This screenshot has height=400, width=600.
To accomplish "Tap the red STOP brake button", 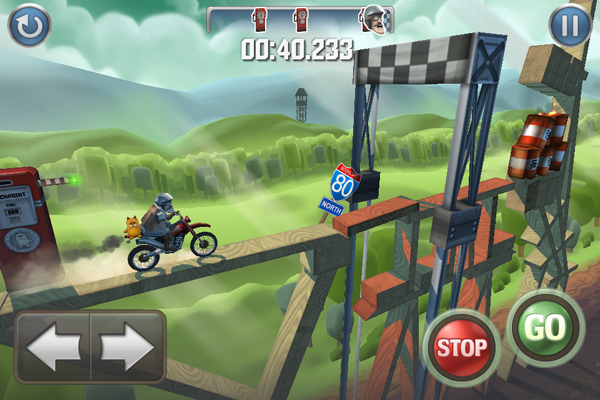I will pos(461,347).
